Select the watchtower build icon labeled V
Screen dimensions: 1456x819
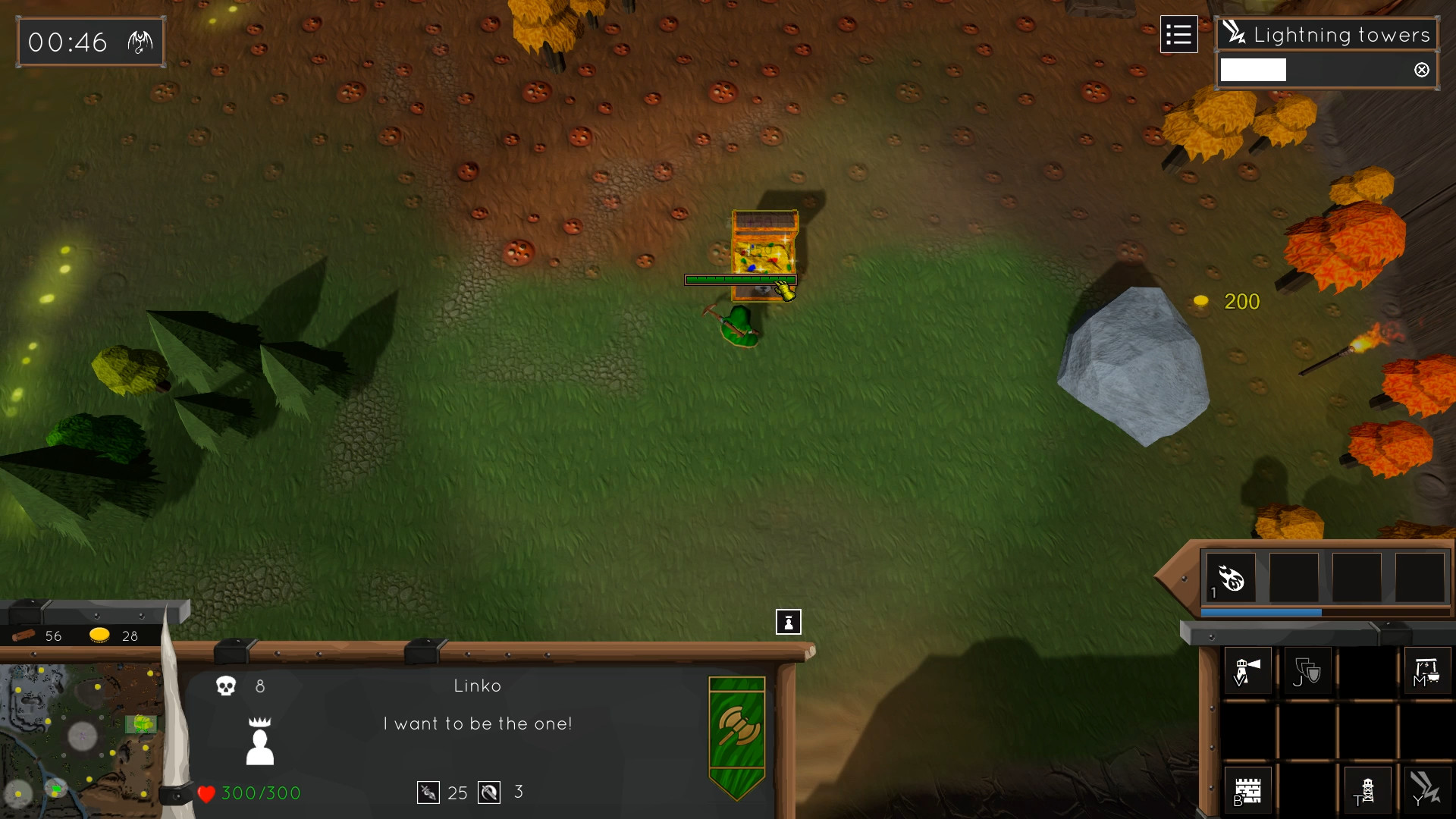(x=1247, y=670)
